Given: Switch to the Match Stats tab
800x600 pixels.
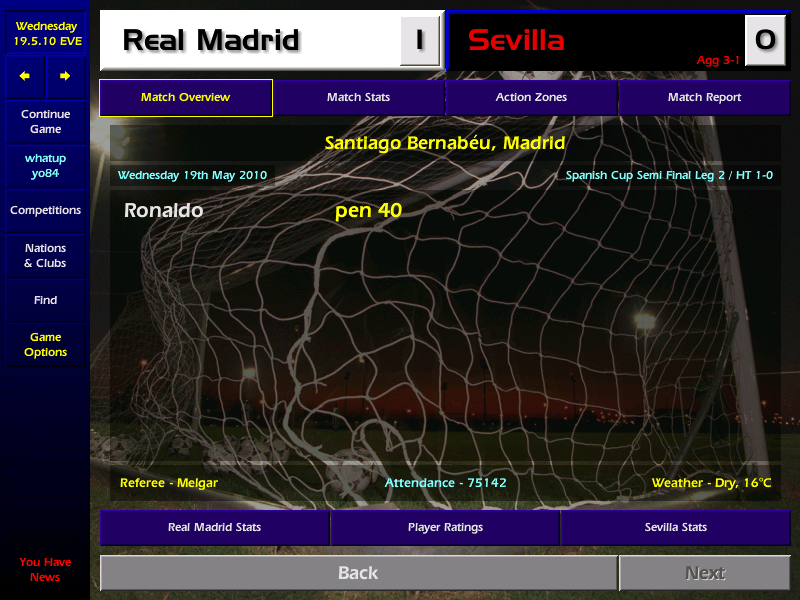Looking at the screenshot, I should point(358,97).
